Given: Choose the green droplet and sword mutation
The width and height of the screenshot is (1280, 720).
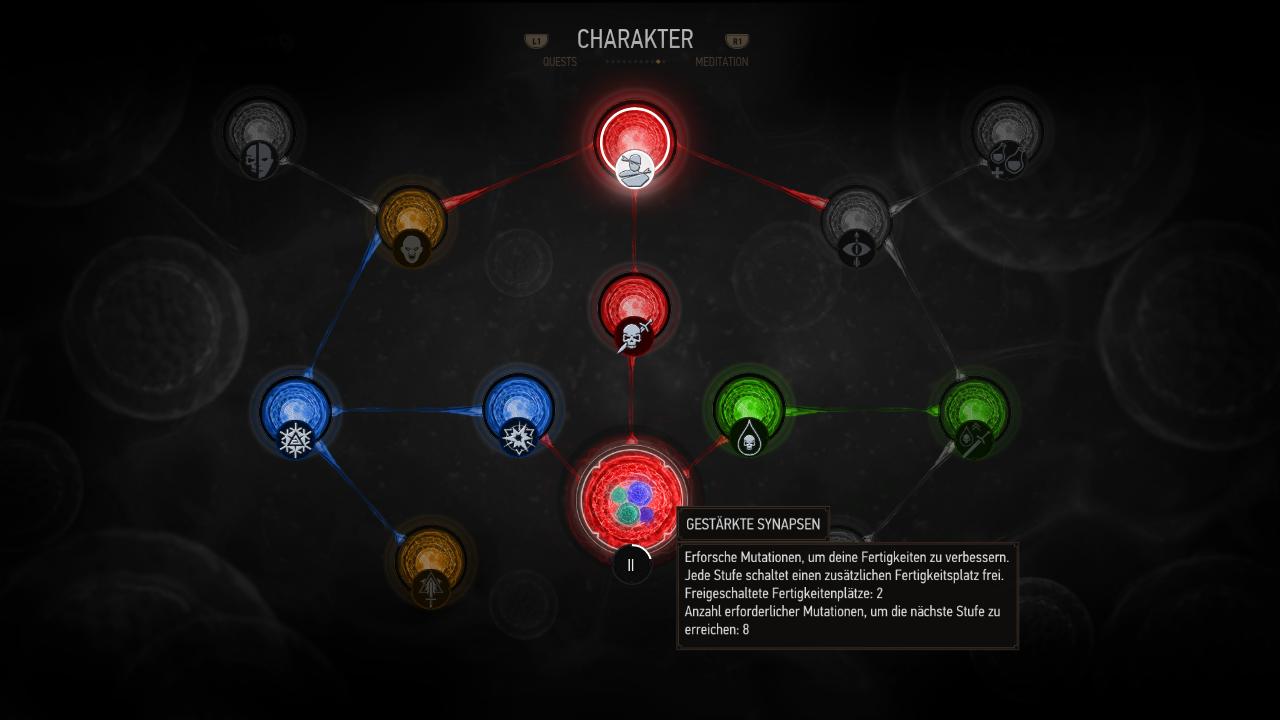Looking at the screenshot, I should tap(973, 412).
